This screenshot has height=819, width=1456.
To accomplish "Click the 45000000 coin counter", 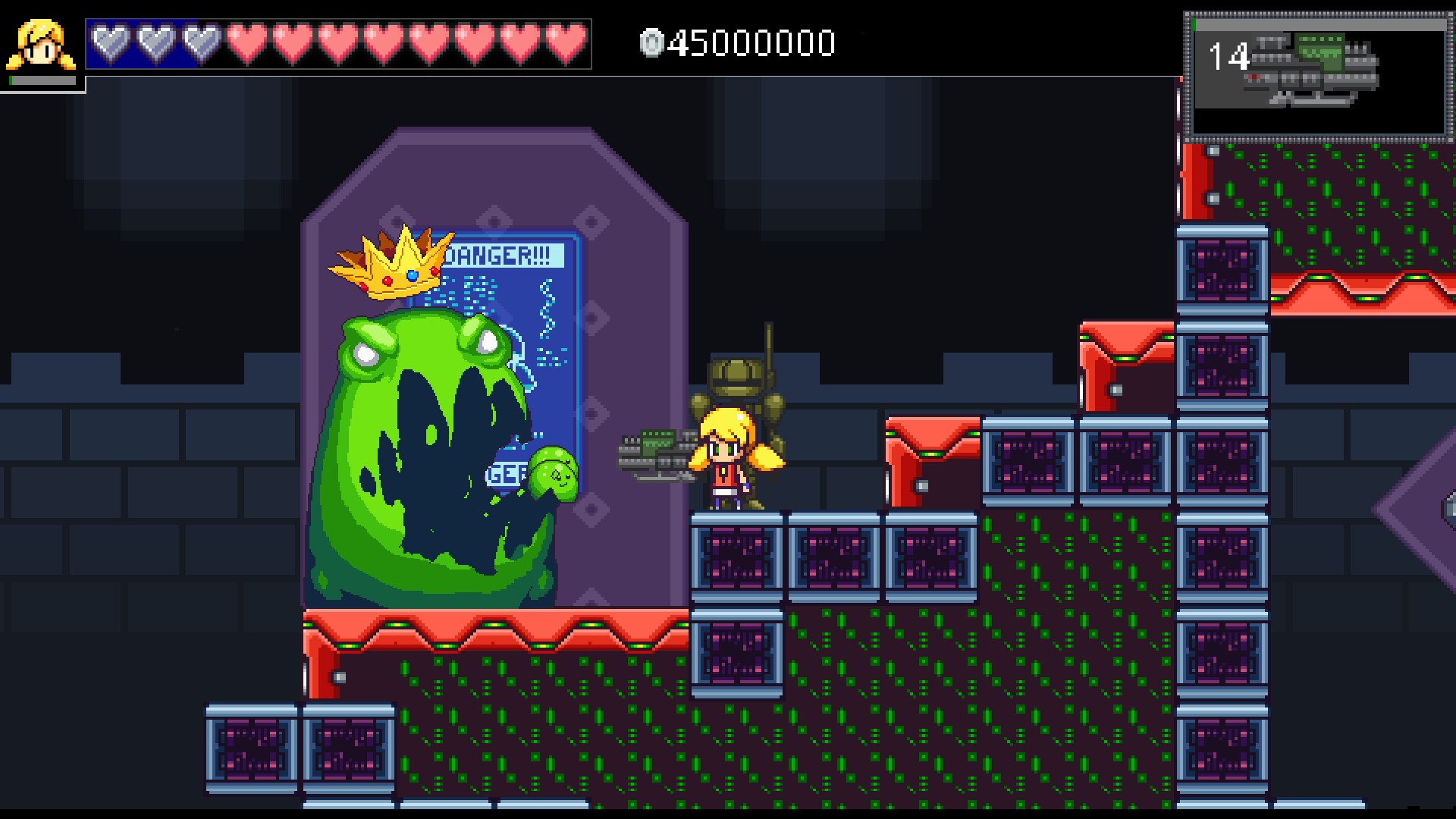I will click(751, 44).
